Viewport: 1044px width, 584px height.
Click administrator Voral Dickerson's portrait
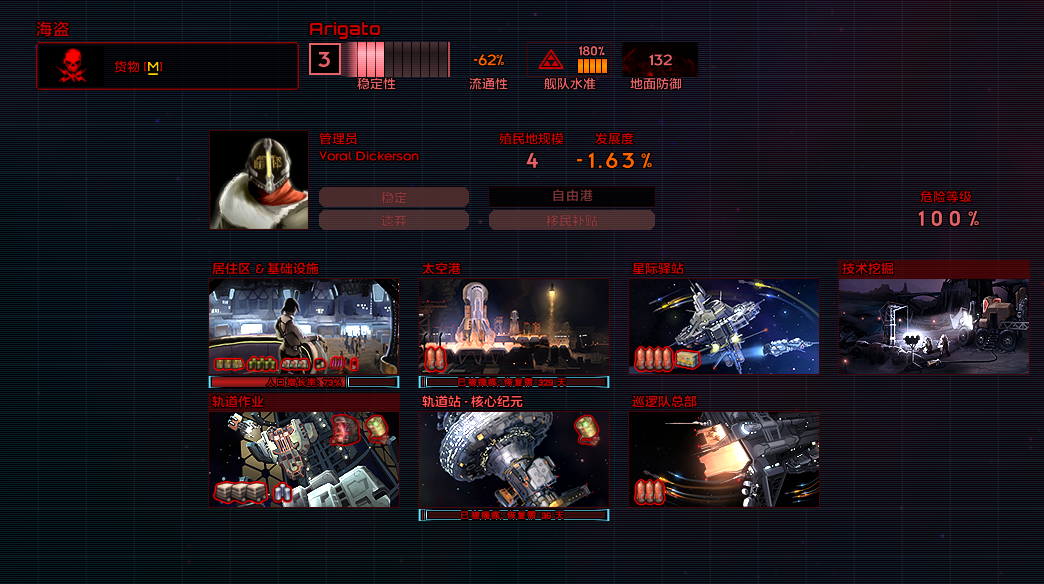tap(259, 180)
